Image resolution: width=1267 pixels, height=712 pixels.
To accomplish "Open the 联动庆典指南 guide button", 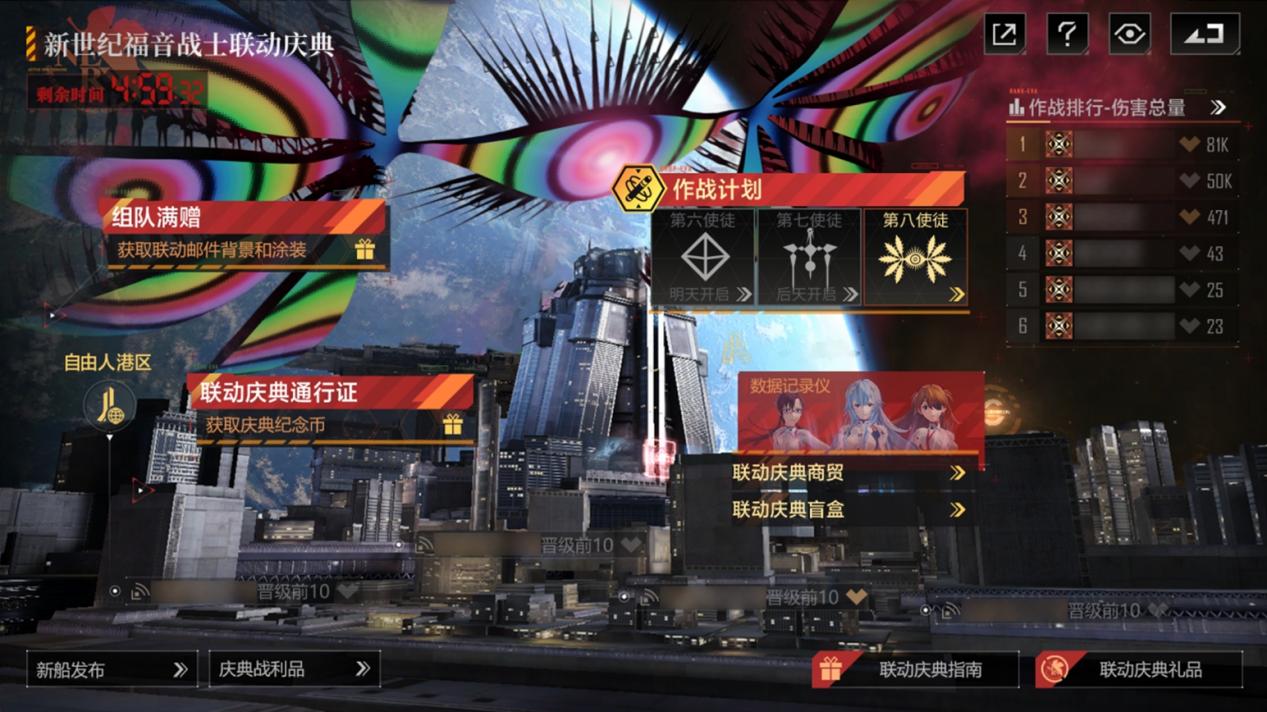I will point(915,670).
